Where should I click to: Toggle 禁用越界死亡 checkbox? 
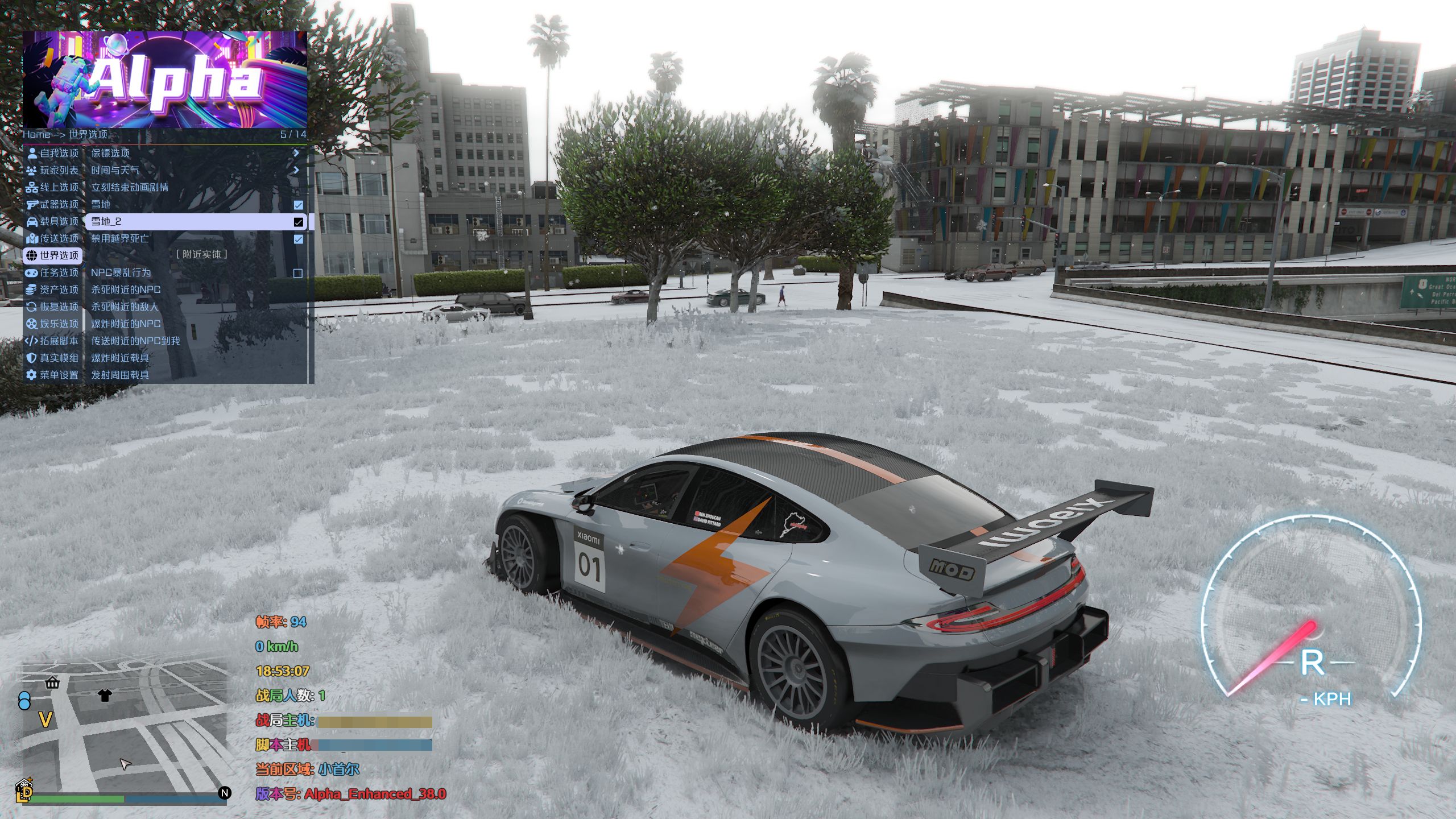298,239
